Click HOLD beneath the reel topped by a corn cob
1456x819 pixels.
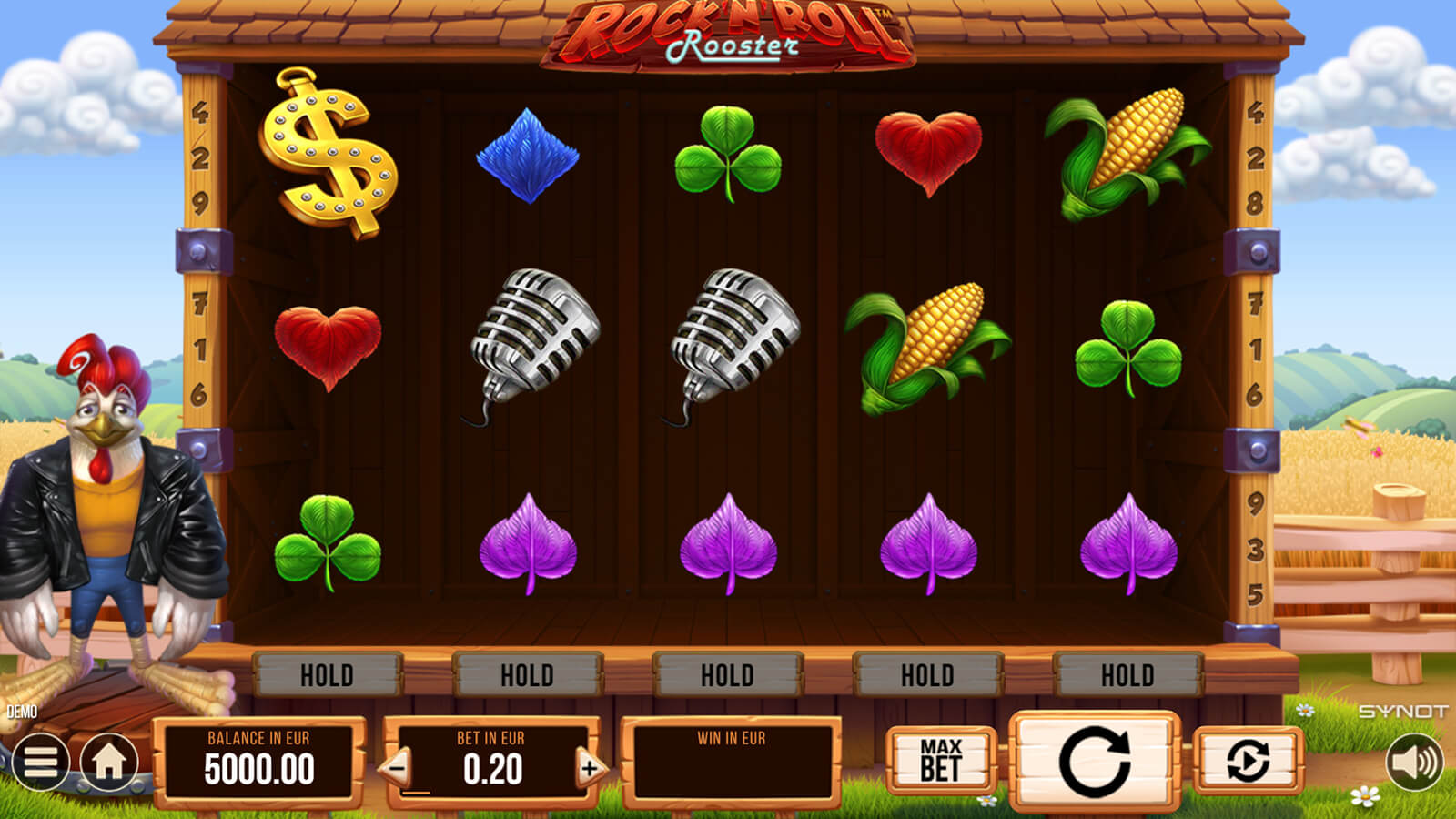coord(1127,675)
